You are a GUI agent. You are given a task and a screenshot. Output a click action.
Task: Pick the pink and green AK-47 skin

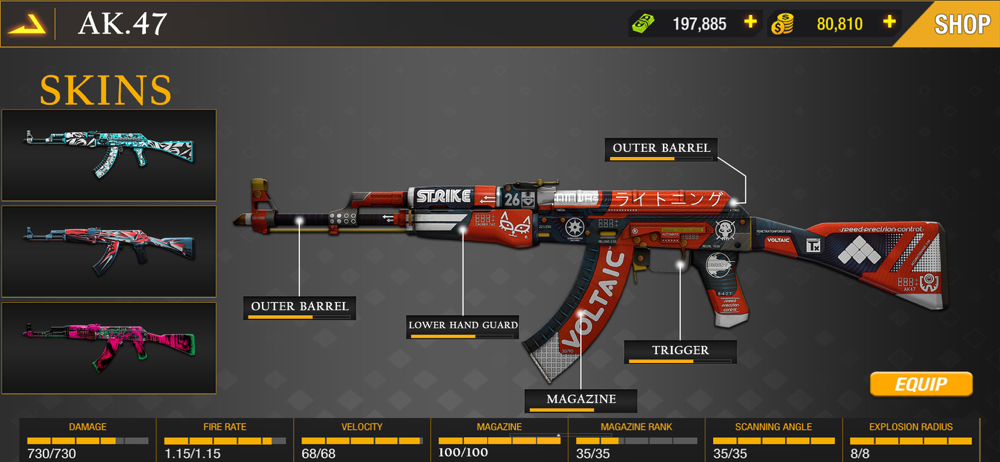(x=109, y=347)
